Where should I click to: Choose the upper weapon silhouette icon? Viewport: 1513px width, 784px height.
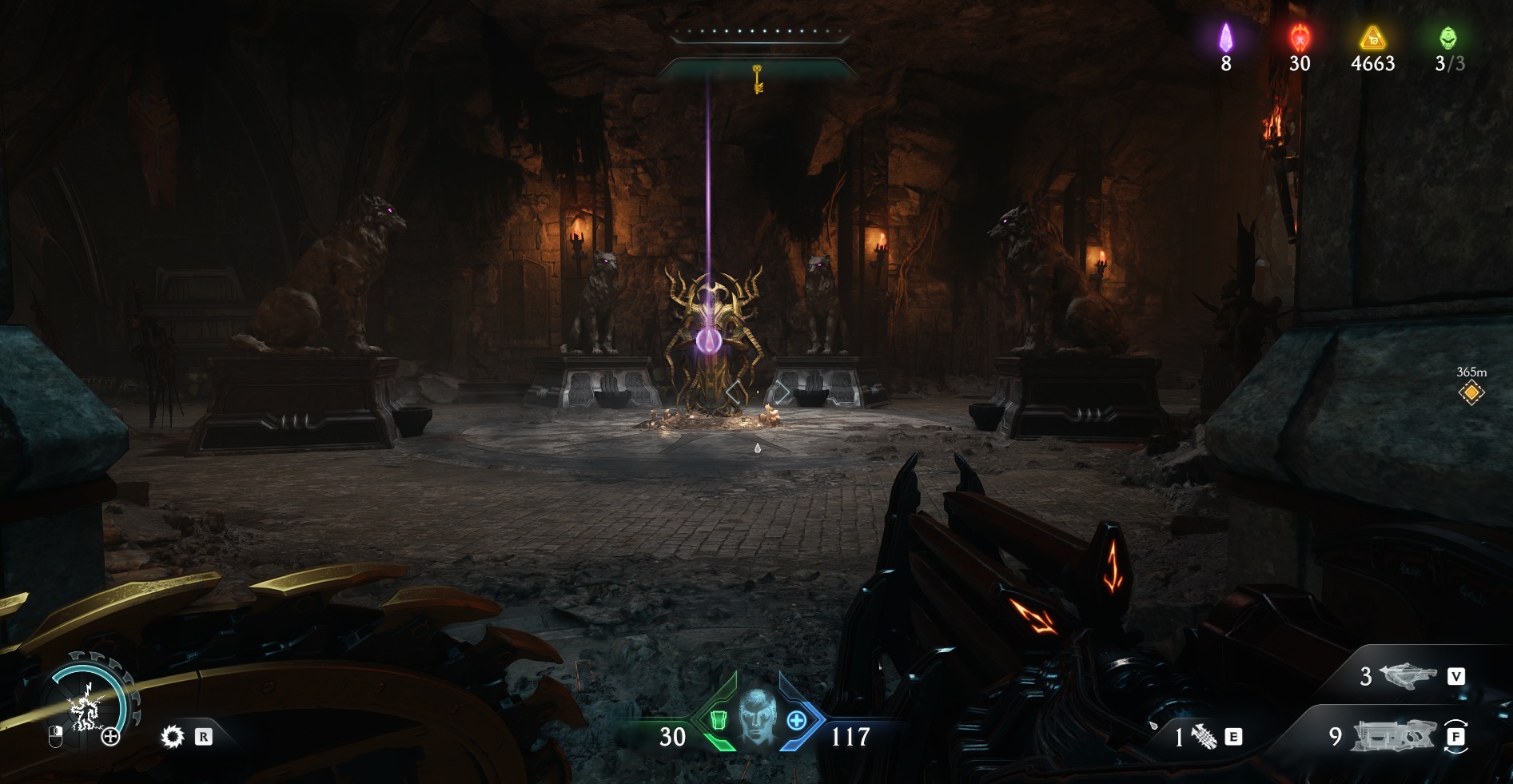pyautogui.click(x=1407, y=676)
